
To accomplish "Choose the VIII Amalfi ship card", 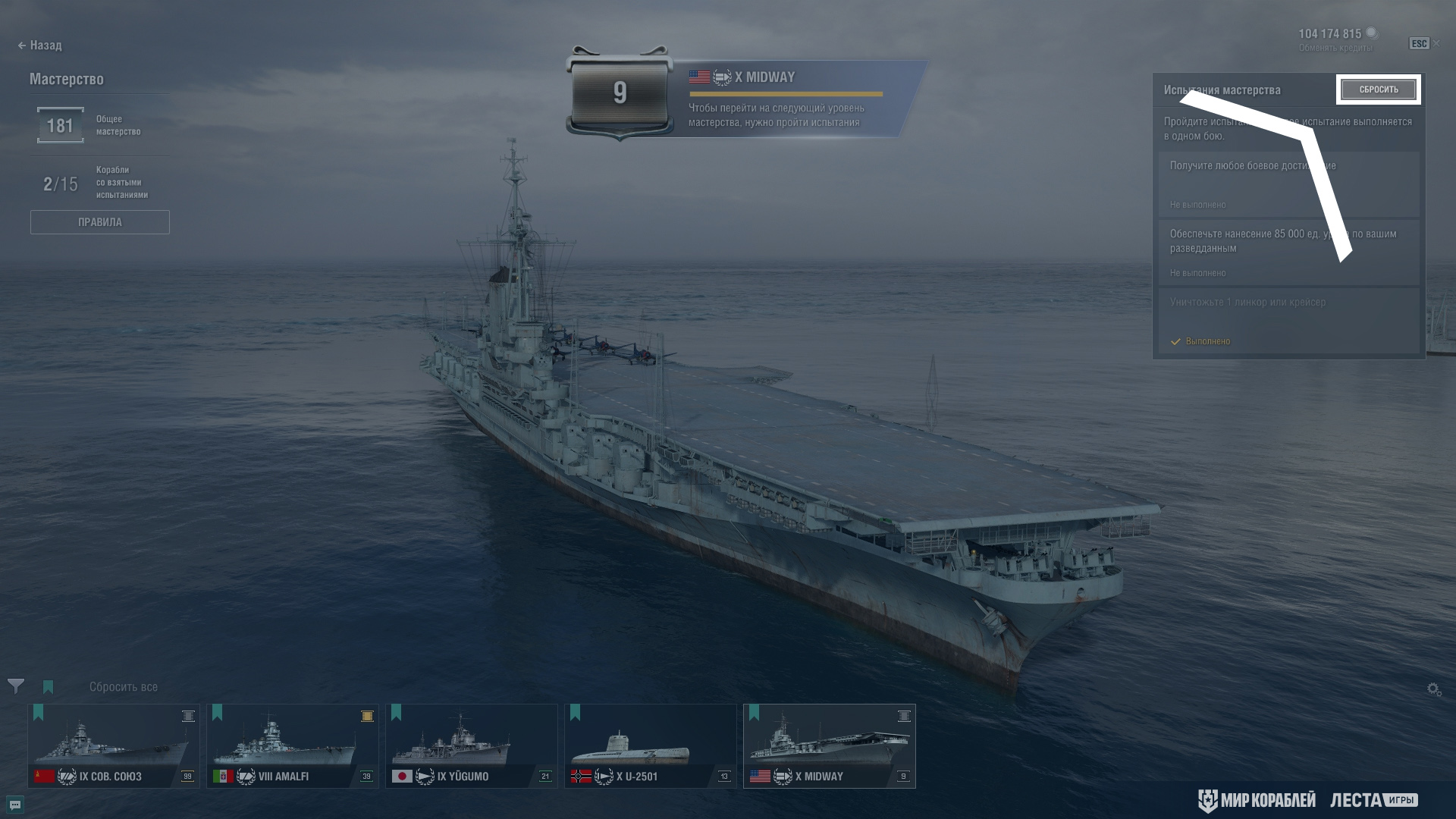I will pos(293,746).
